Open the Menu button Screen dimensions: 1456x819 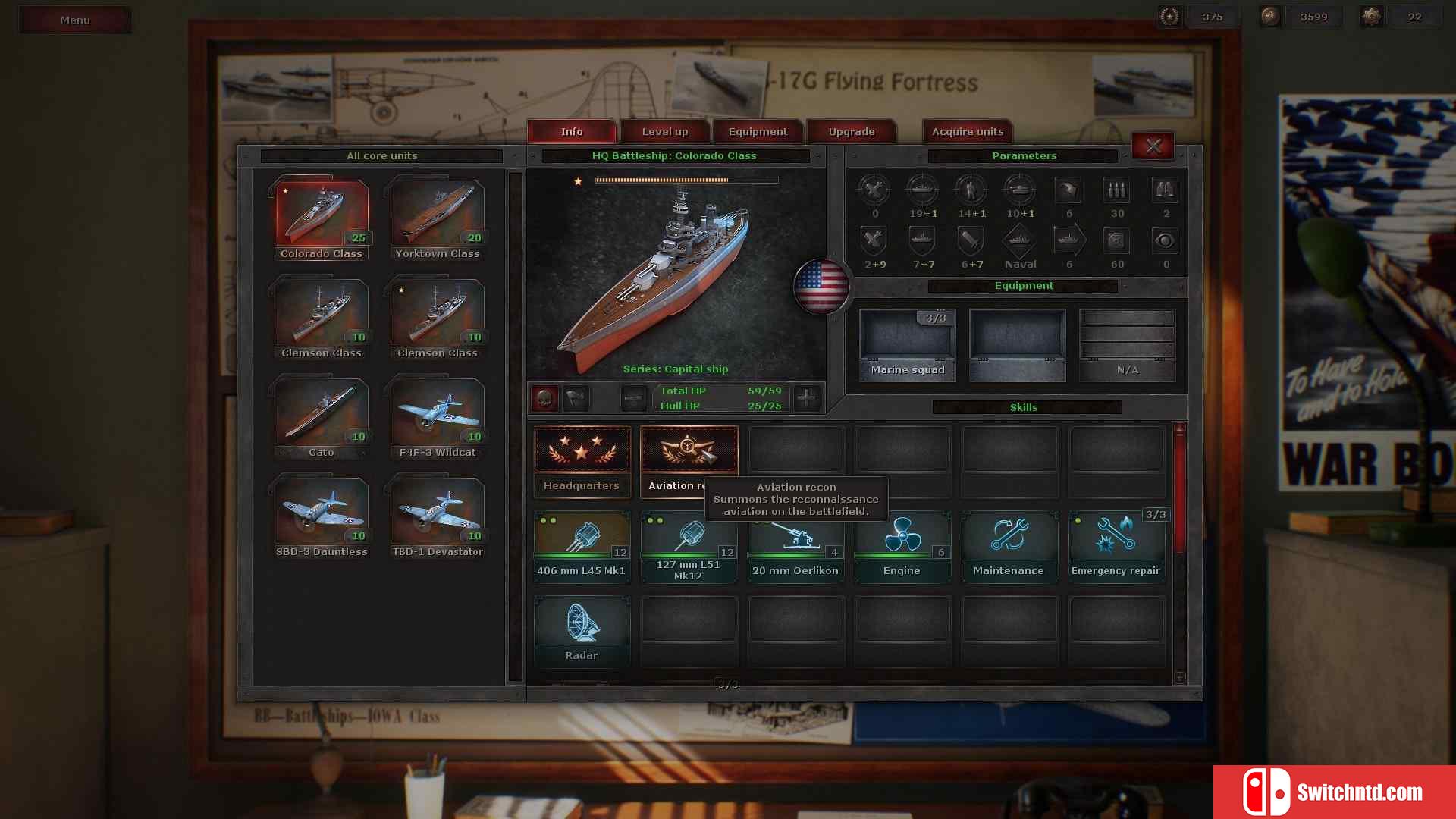pyautogui.click(x=74, y=20)
